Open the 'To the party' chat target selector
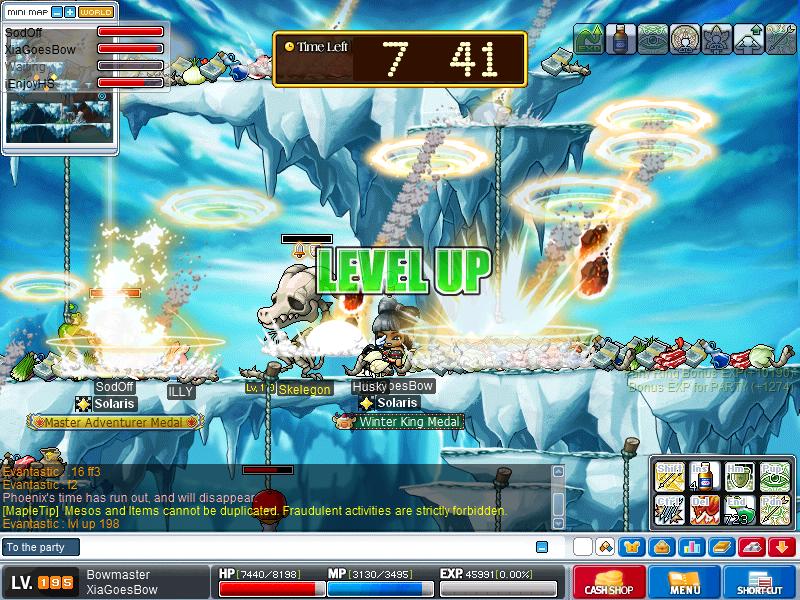 point(40,547)
